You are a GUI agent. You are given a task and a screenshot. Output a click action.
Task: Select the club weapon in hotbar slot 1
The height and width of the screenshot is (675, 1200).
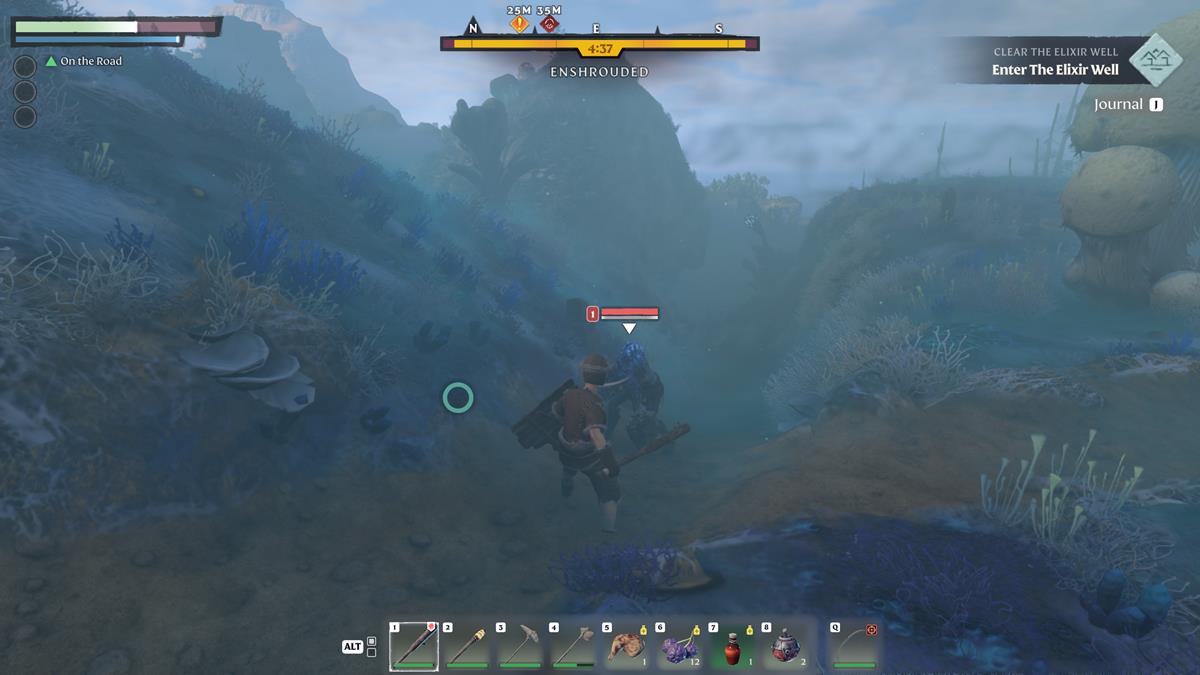(x=414, y=647)
